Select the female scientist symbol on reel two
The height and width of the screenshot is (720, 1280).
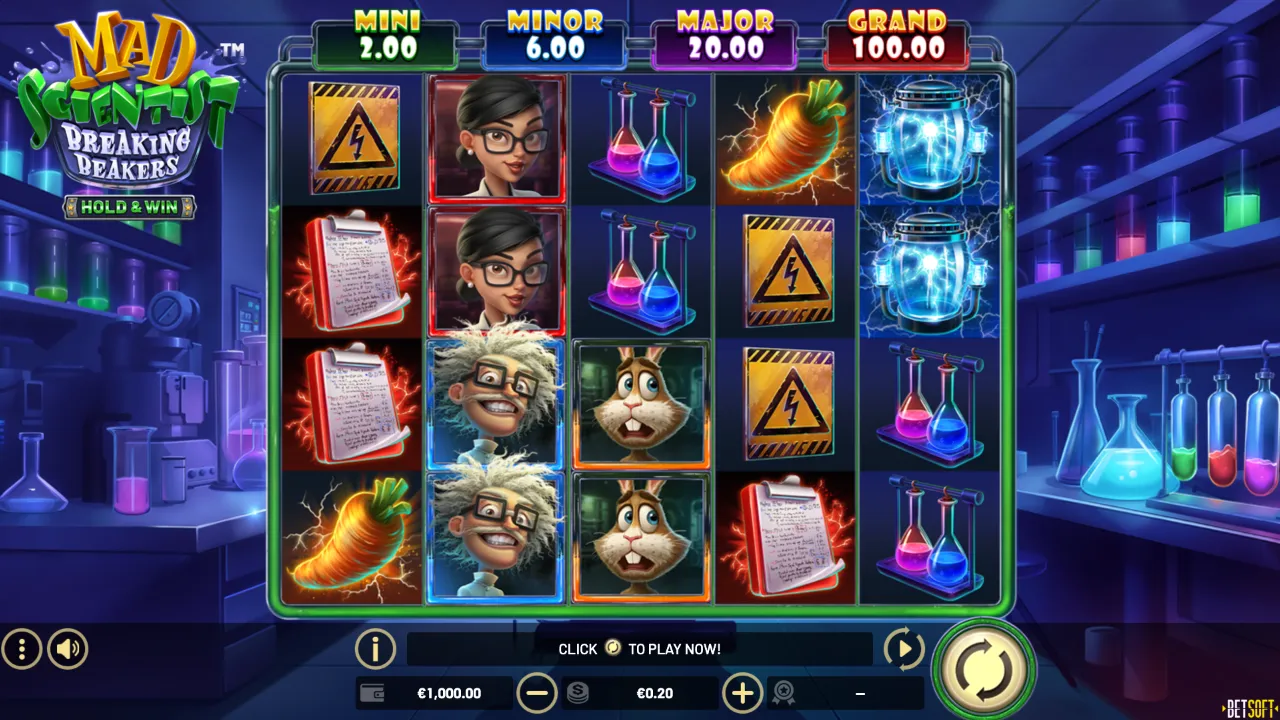tap(497, 137)
